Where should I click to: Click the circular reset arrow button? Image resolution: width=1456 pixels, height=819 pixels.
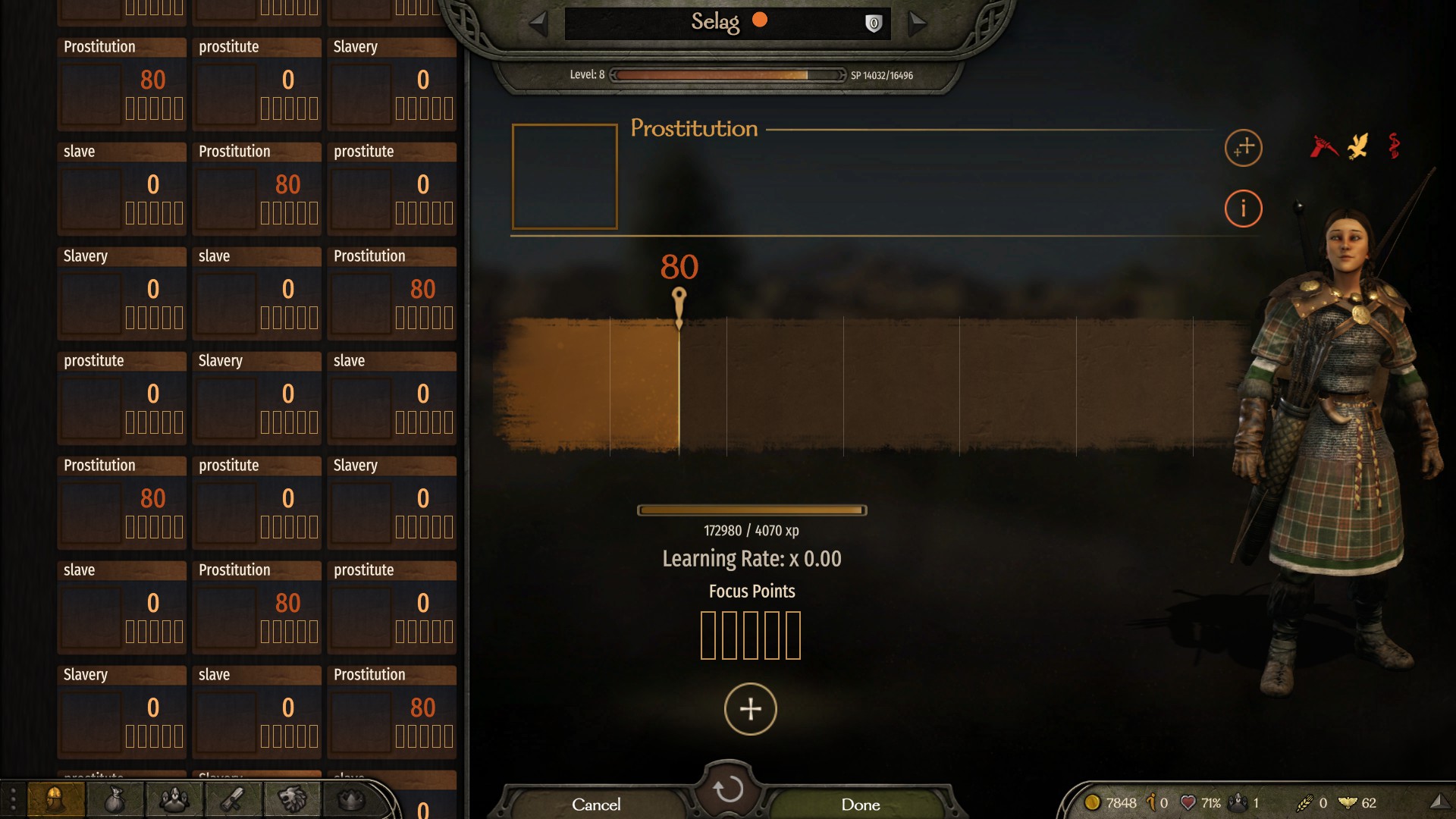coord(728,789)
